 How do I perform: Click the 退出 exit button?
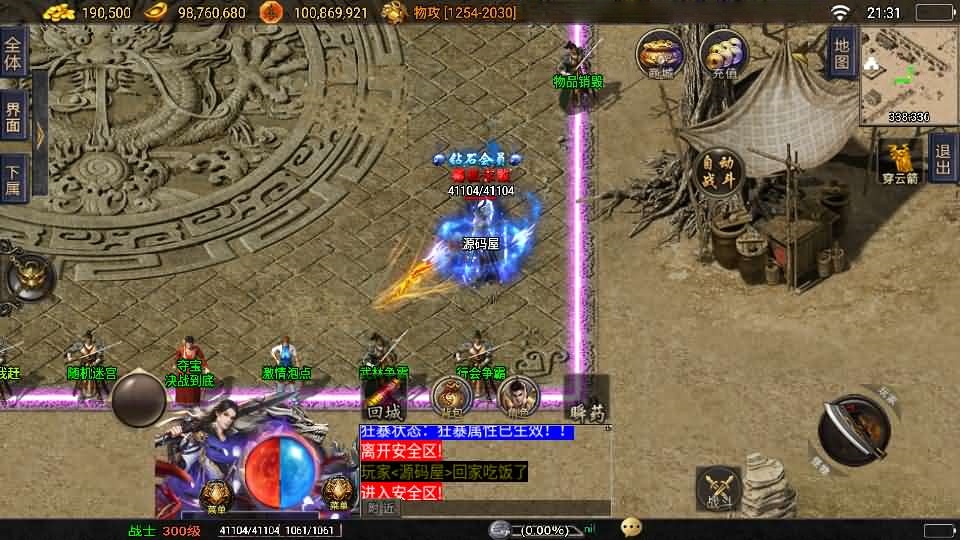(942, 158)
